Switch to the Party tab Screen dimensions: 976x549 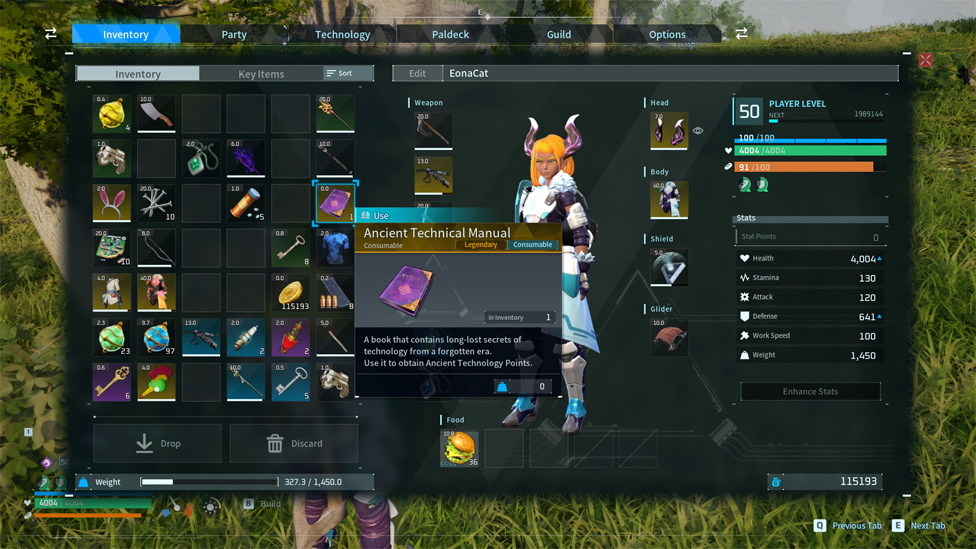coord(234,34)
